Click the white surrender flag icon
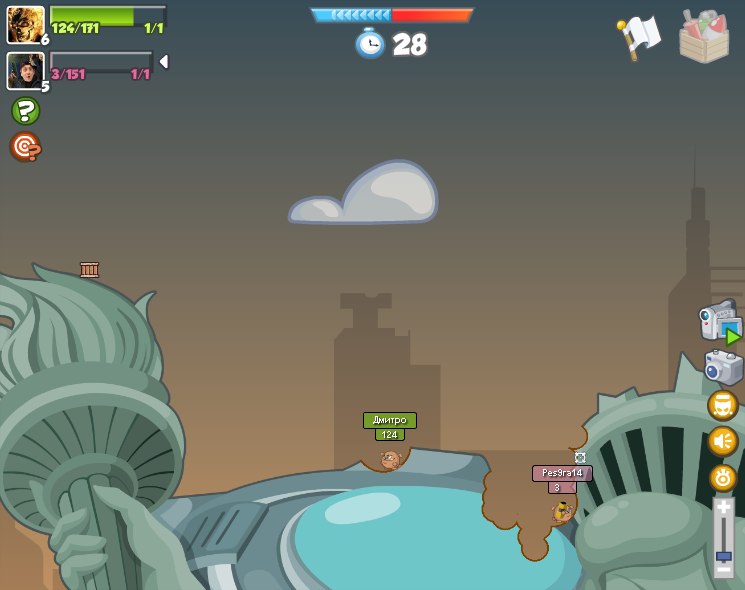This screenshot has height=590, width=745. (x=639, y=37)
